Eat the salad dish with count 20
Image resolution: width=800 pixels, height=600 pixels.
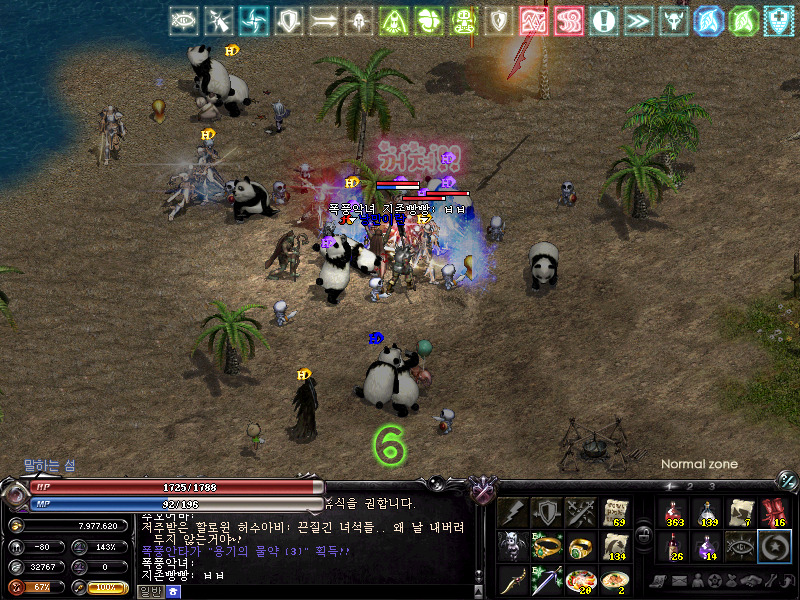click(581, 580)
